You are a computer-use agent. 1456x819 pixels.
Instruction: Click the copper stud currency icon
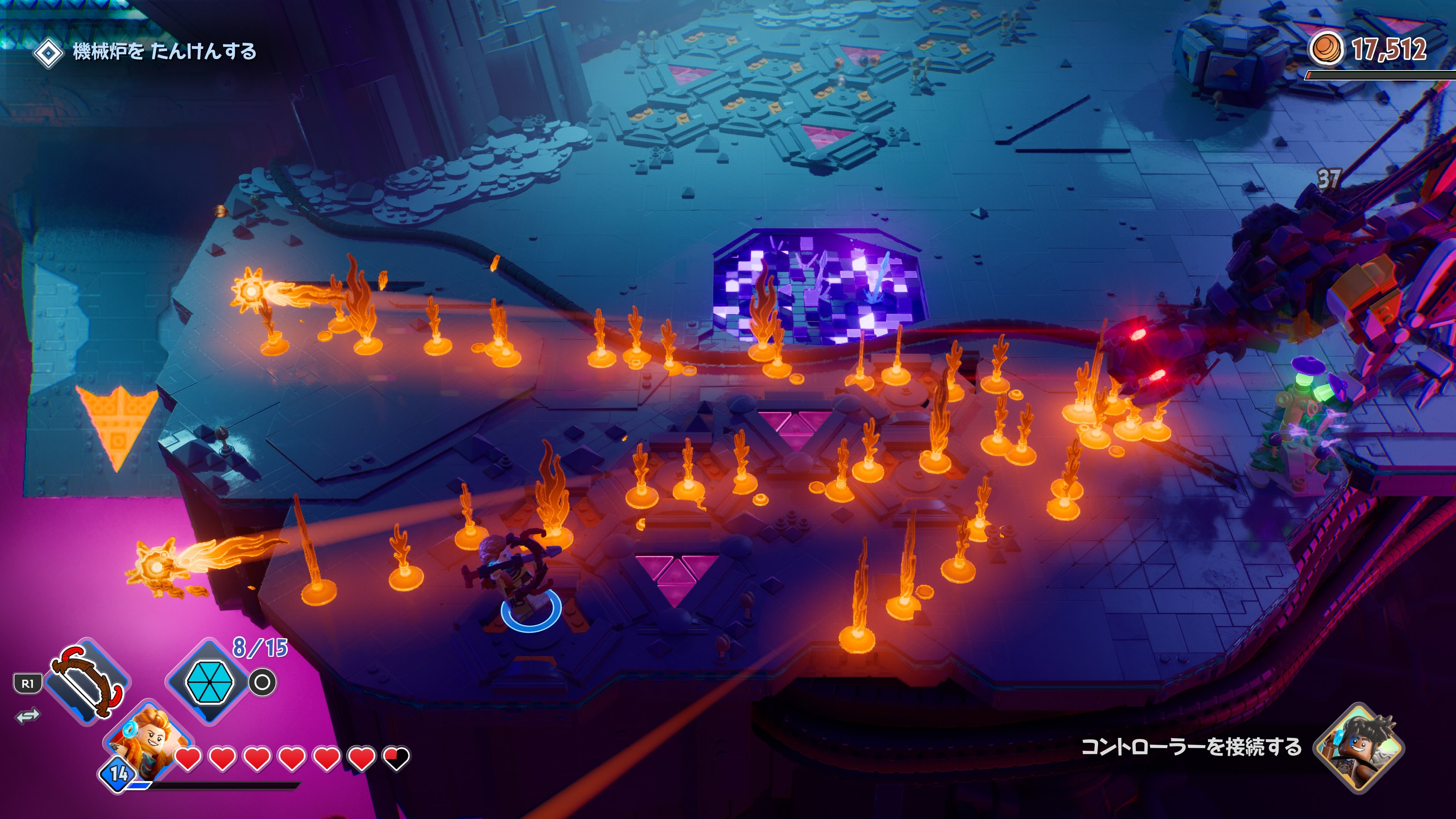(x=1326, y=49)
